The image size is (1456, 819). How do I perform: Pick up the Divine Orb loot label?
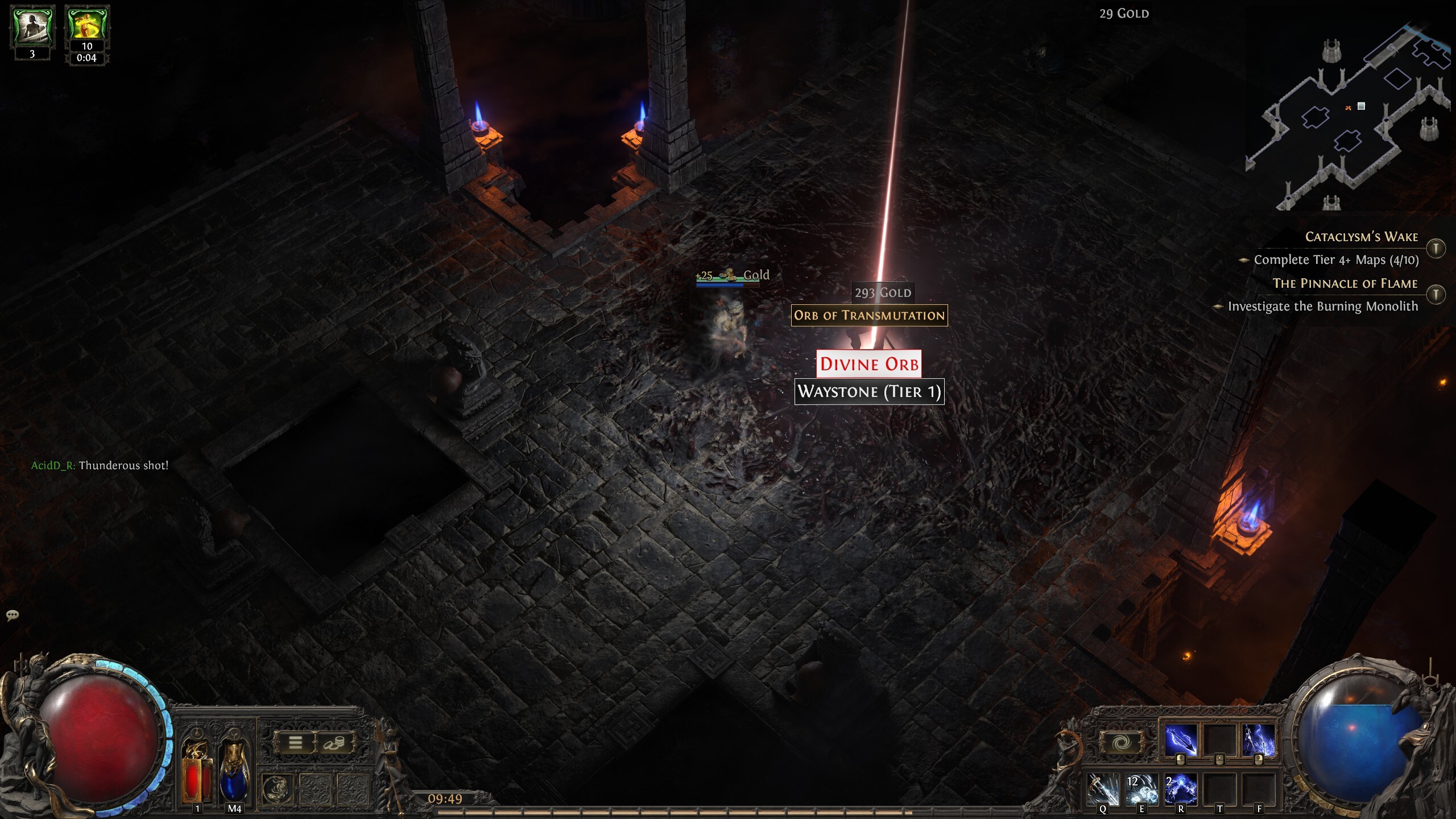click(869, 364)
